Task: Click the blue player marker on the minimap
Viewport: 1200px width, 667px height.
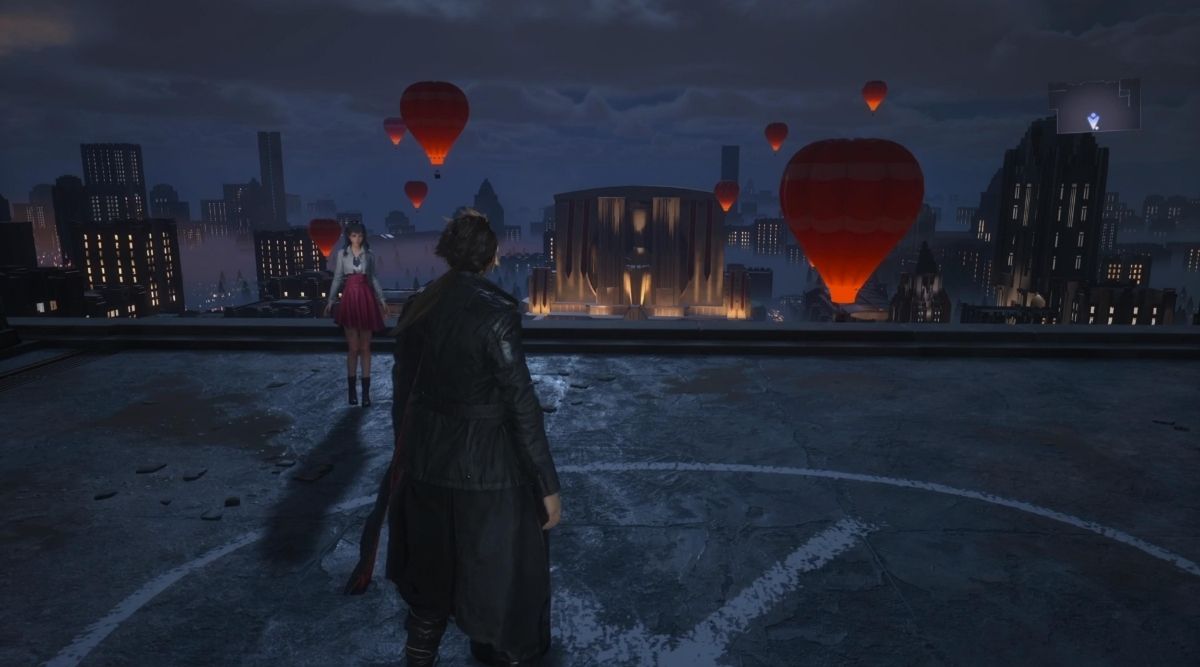Action: (x=1094, y=121)
